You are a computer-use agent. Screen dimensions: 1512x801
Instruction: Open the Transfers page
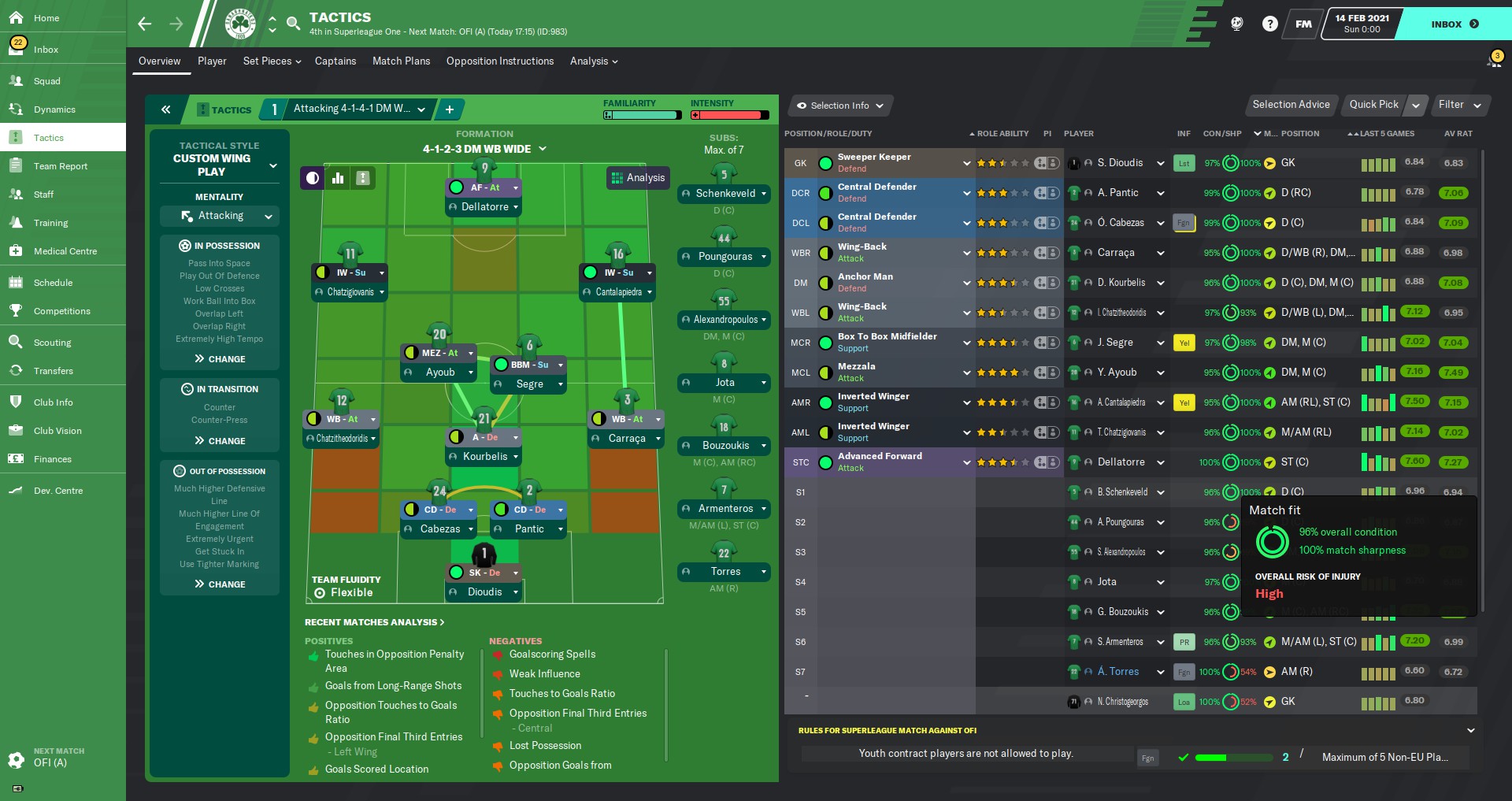53,371
